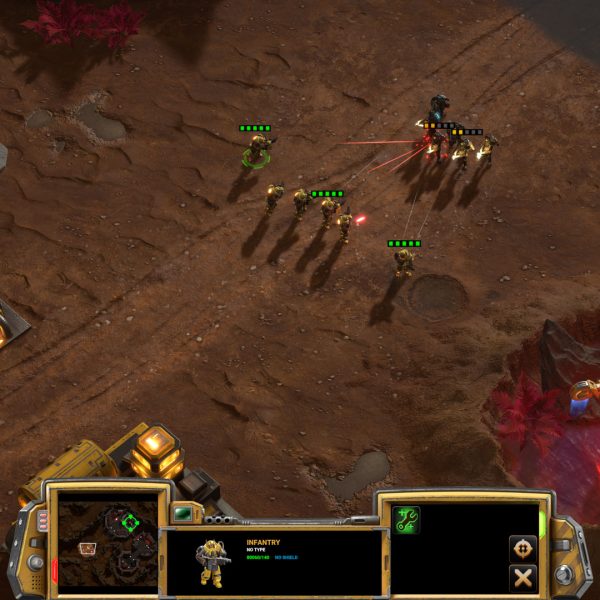This screenshot has height=600, width=600.
Task: Click the X cancel command button
Action: tap(522, 577)
